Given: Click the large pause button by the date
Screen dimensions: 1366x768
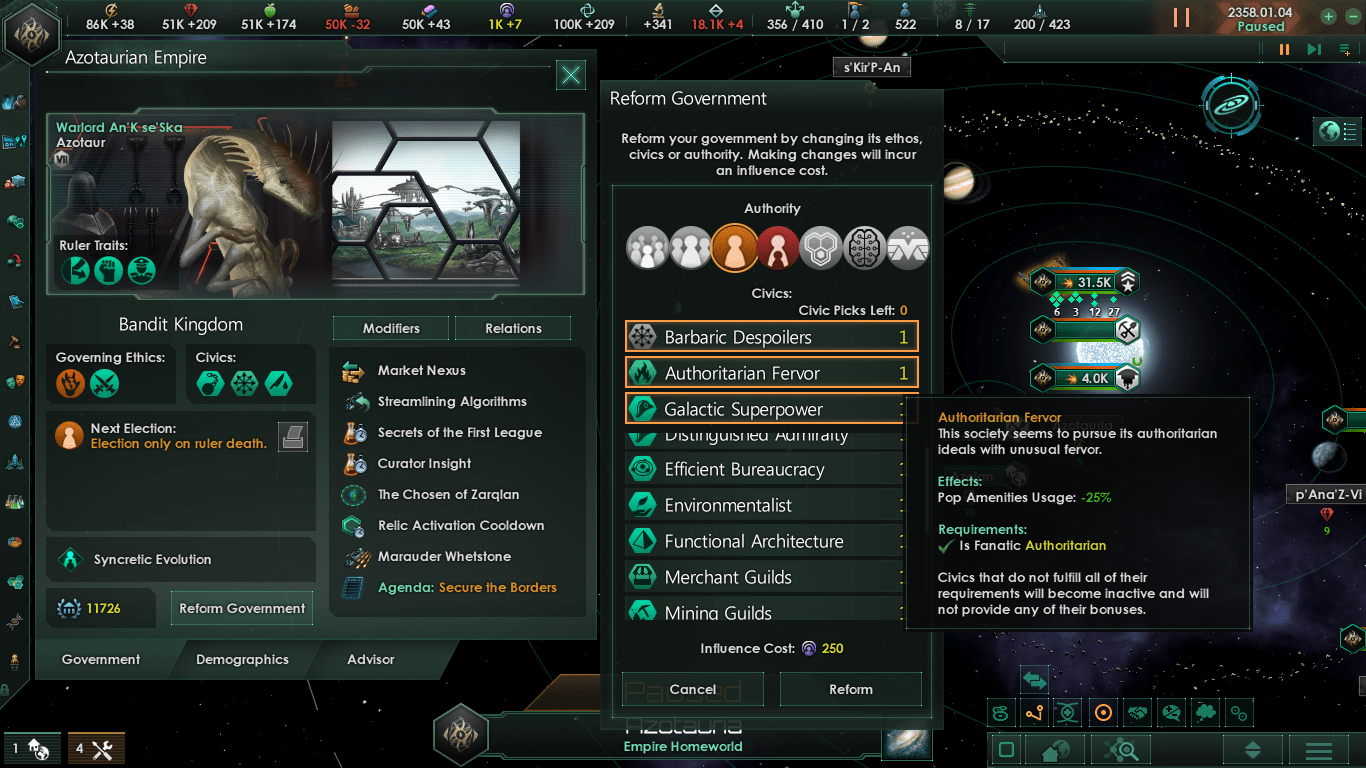Looking at the screenshot, I should tap(1182, 17).
